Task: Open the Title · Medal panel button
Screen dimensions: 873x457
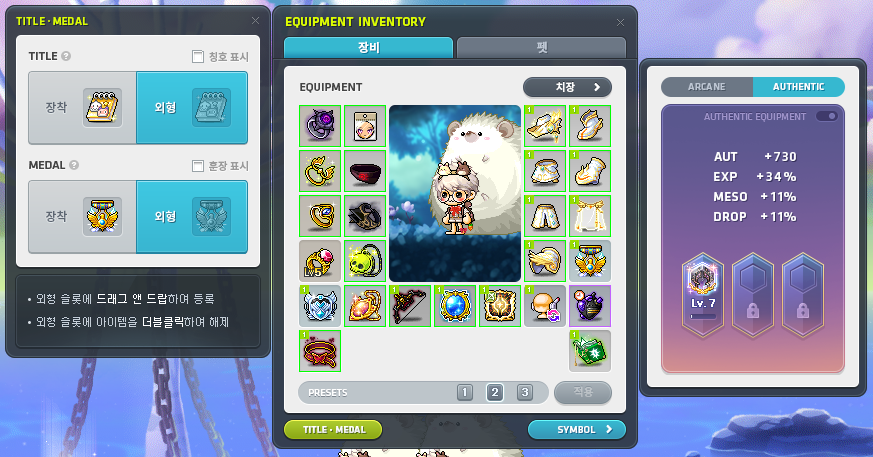Action: (333, 430)
